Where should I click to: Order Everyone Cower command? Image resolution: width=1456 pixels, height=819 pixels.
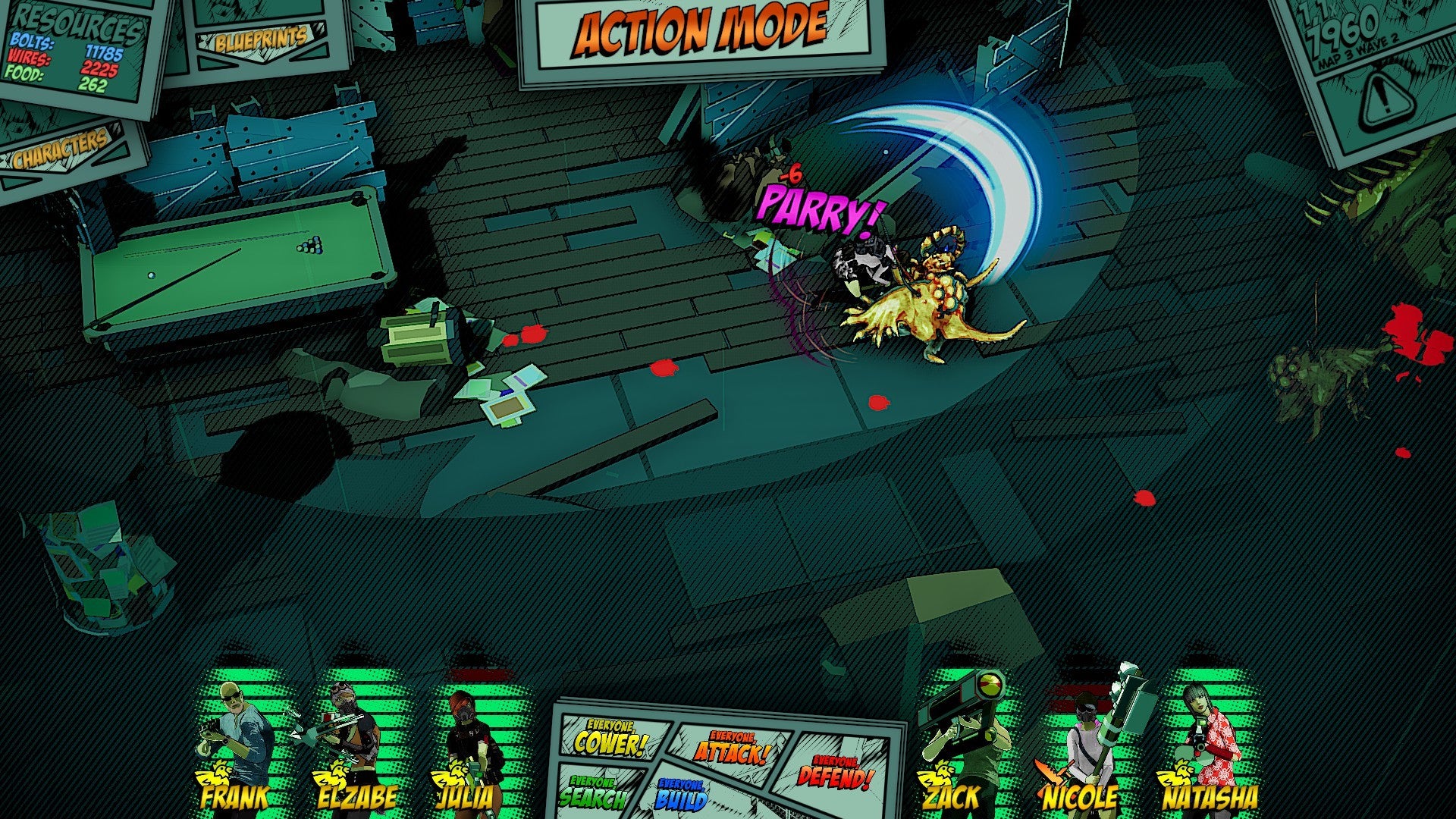click(x=610, y=740)
